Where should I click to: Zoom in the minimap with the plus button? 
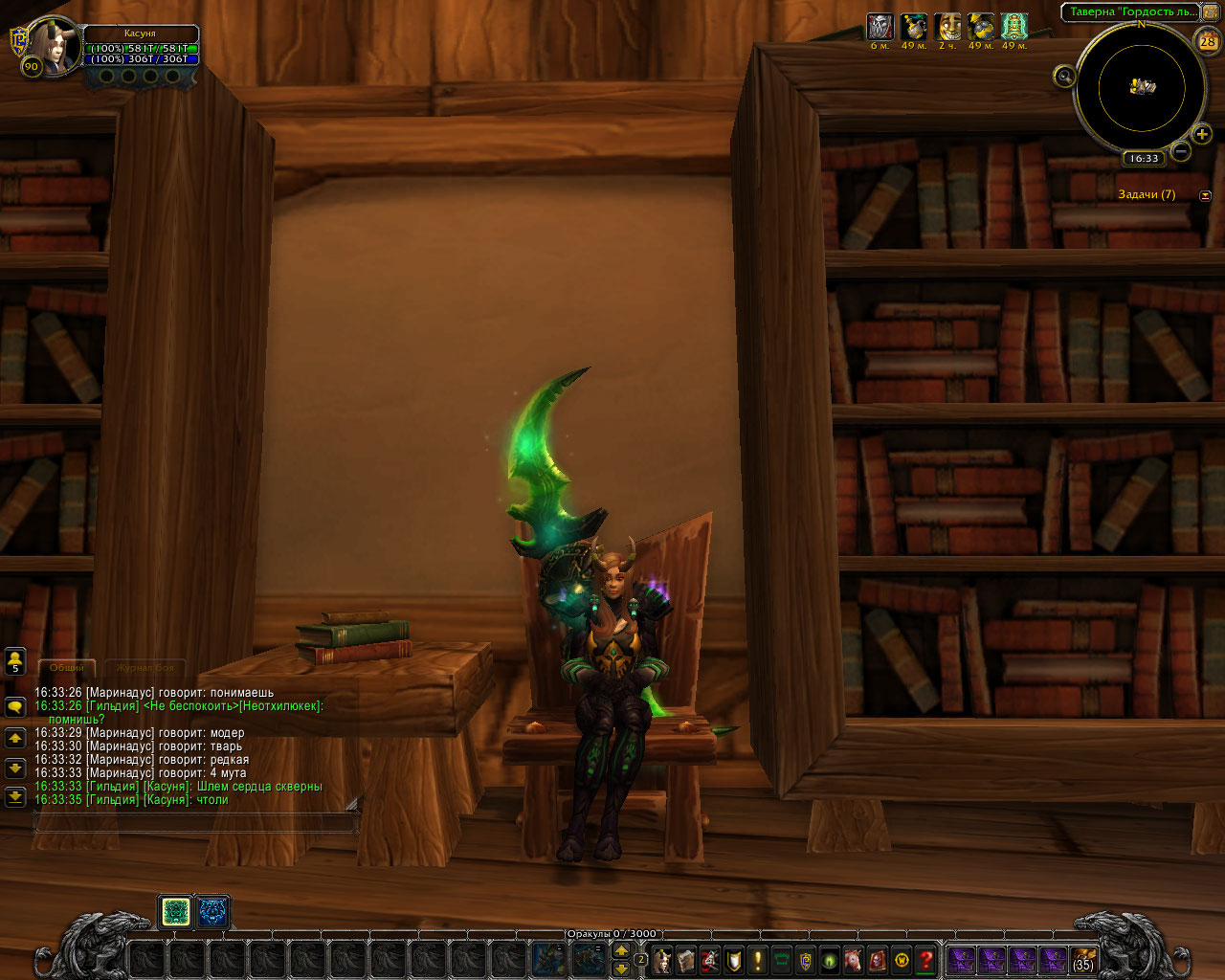(x=1202, y=134)
